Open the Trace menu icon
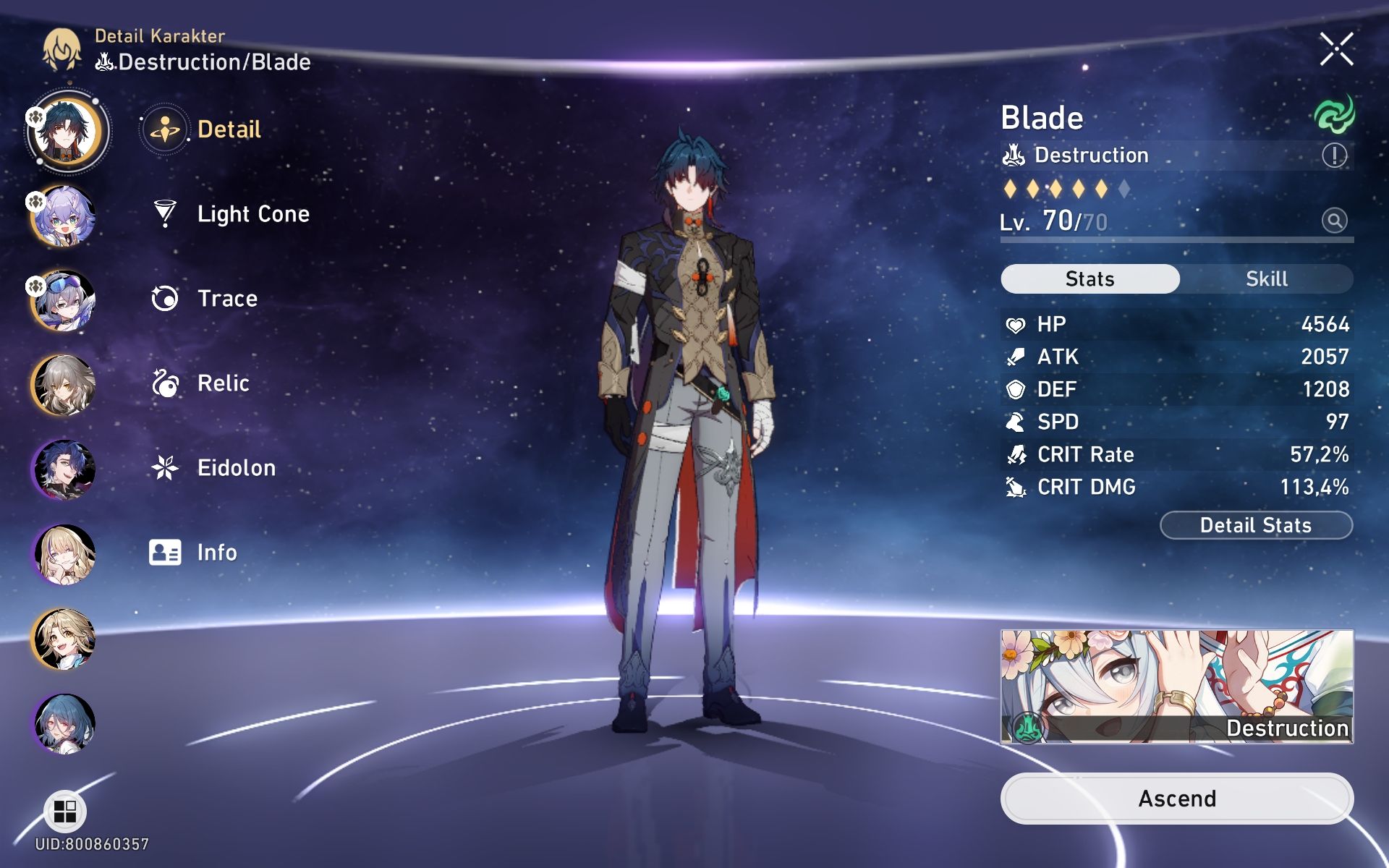 pyautogui.click(x=165, y=298)
